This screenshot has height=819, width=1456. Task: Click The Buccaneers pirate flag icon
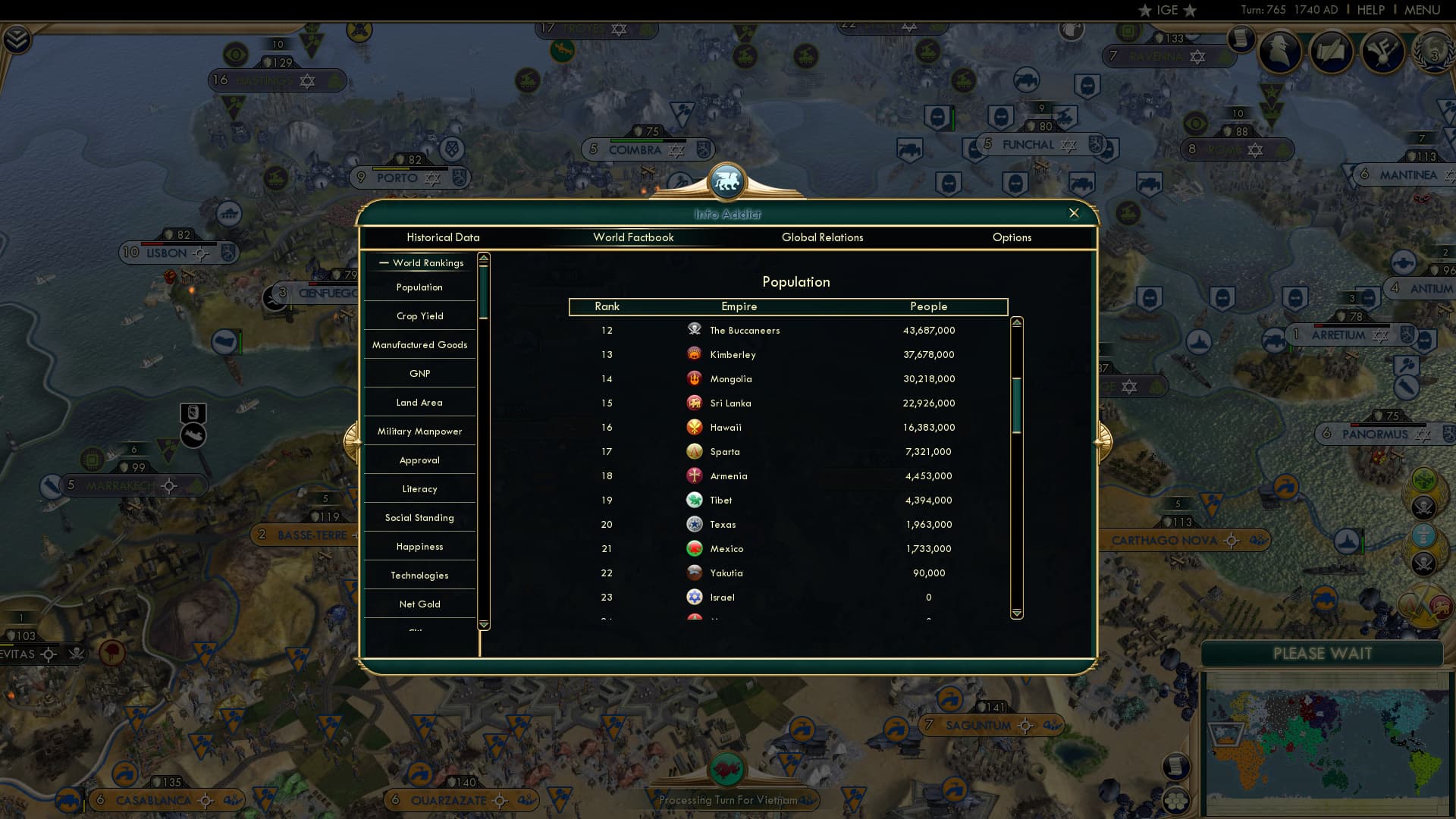tap(694, 330)
